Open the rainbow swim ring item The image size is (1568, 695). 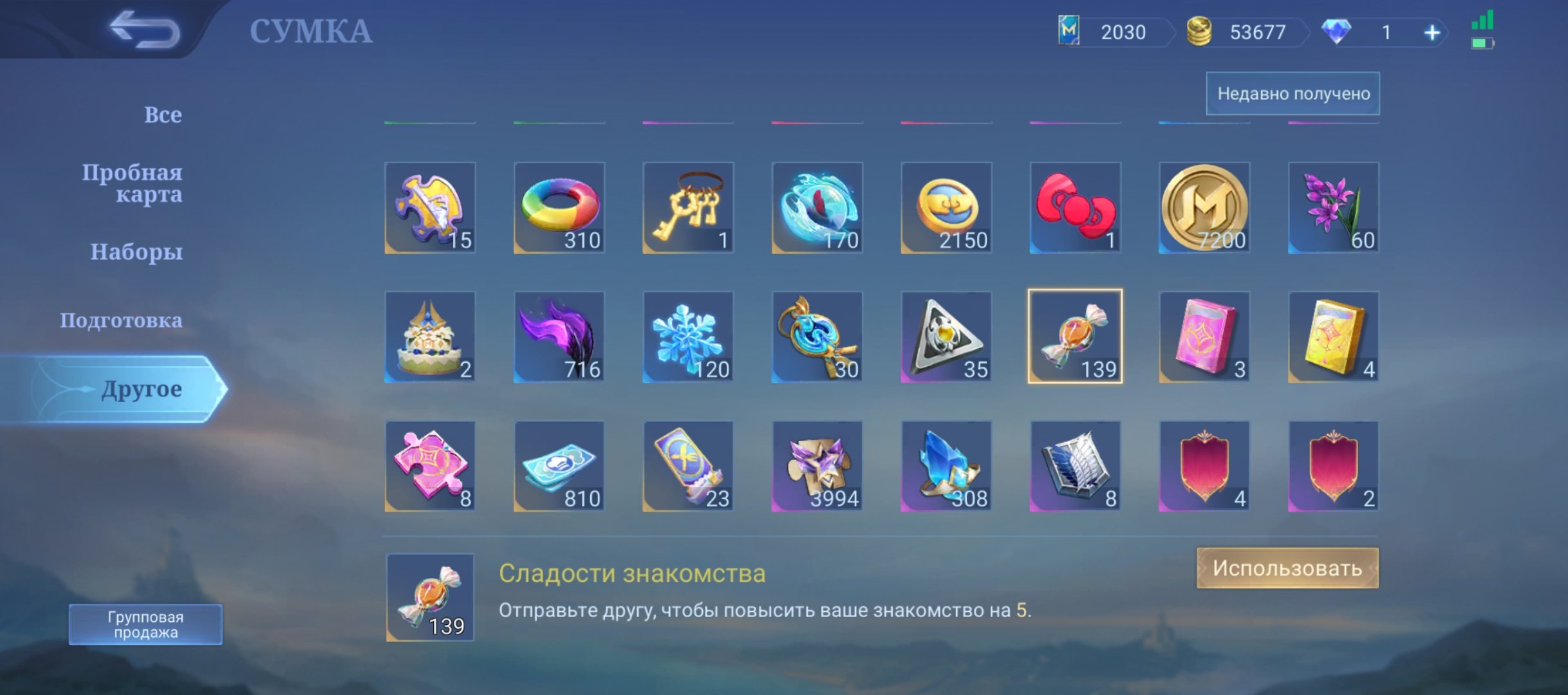(x=559, y=208)
